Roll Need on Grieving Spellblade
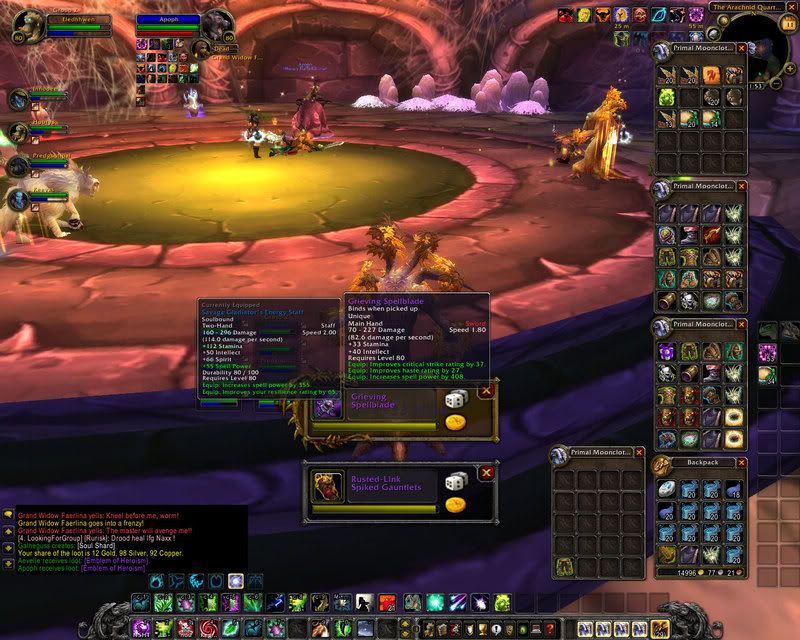The height and width of the screenshot is (640, 800). point(456,400)
